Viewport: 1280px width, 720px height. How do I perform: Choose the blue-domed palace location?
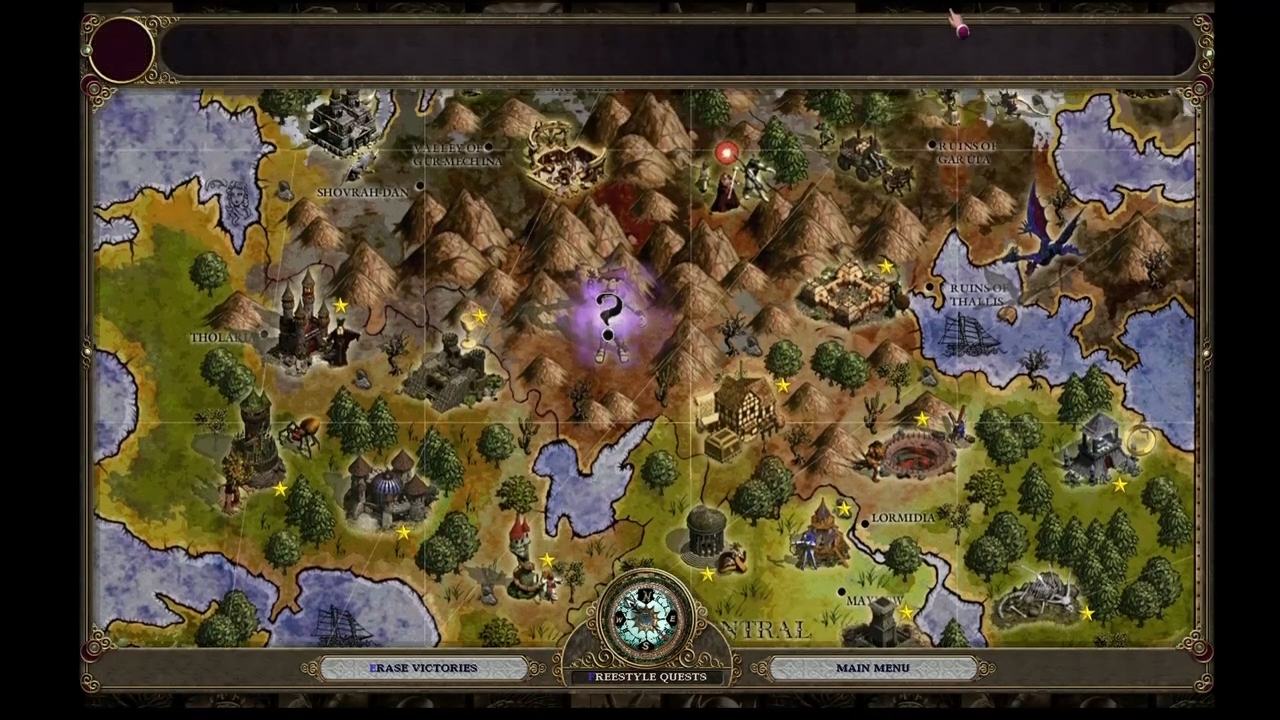click(x=388, y=490)
